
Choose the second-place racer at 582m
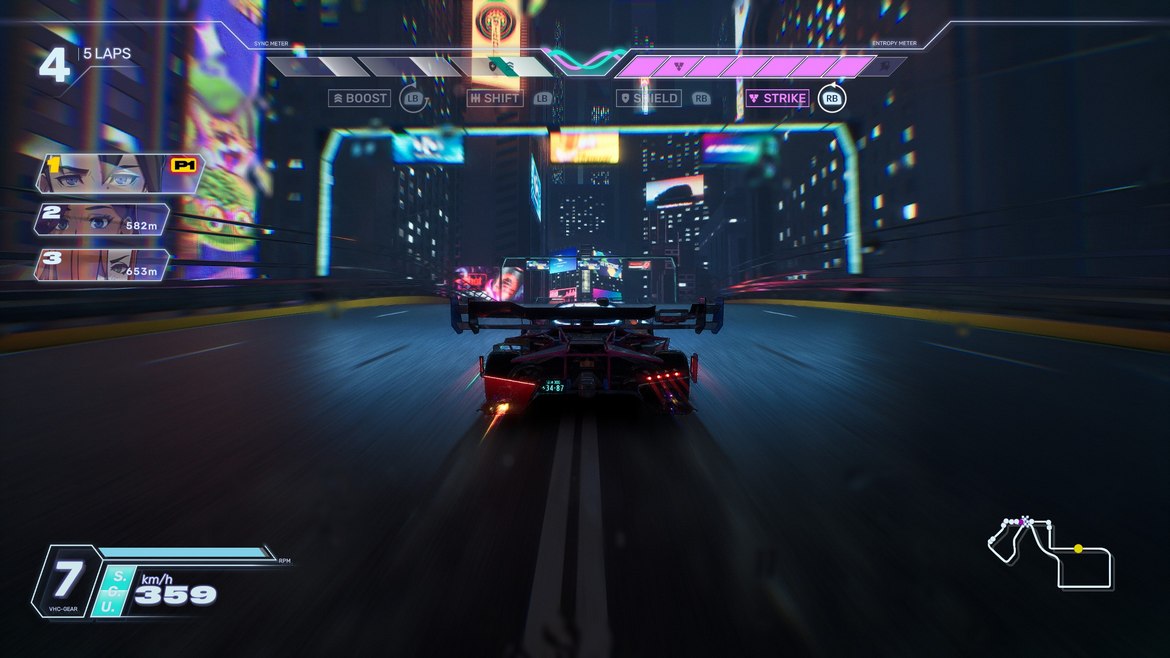tap(102, 220)
